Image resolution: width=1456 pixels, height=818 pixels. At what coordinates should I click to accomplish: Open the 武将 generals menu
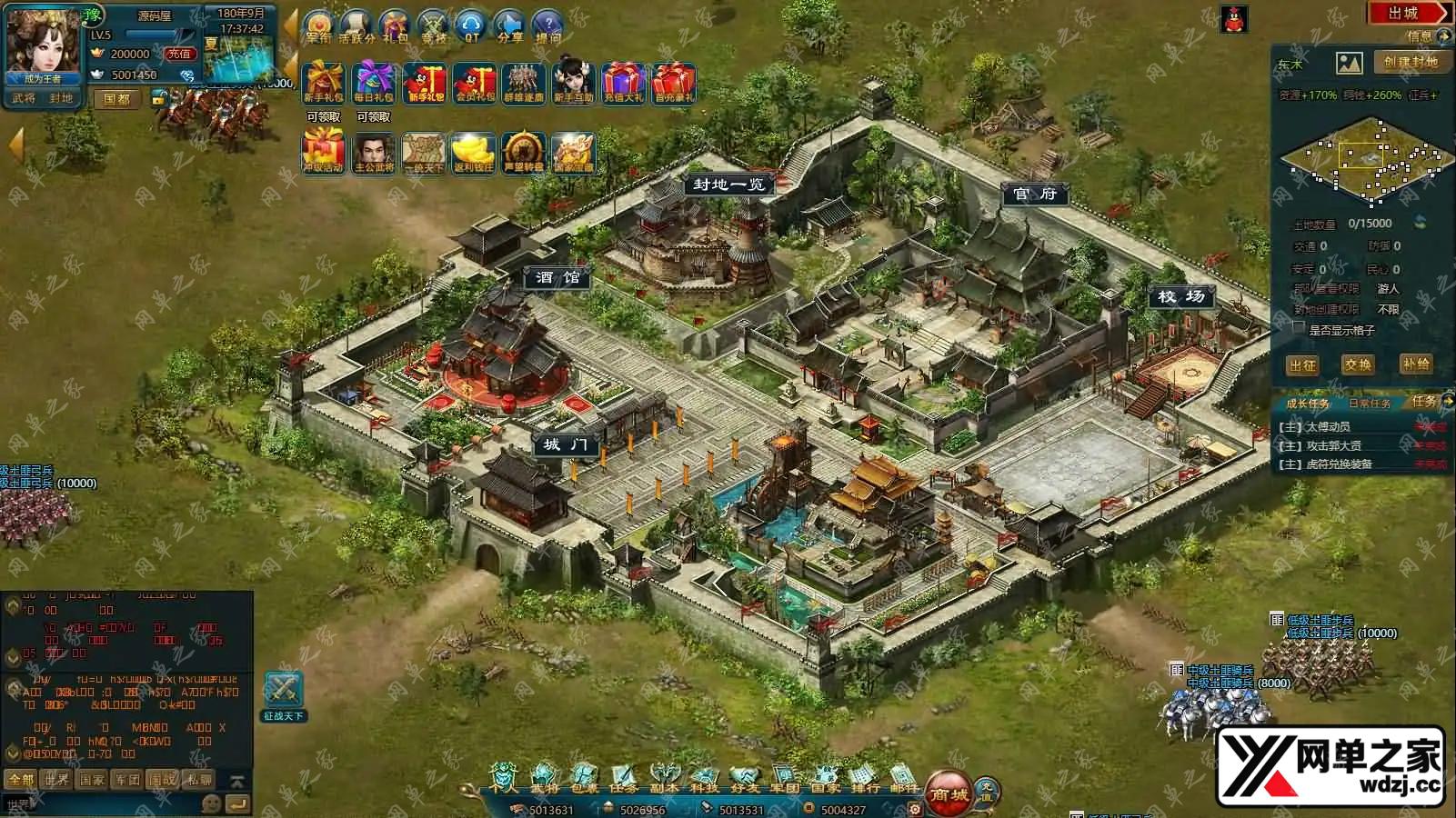pyautogui.click(x=543, y=779)
